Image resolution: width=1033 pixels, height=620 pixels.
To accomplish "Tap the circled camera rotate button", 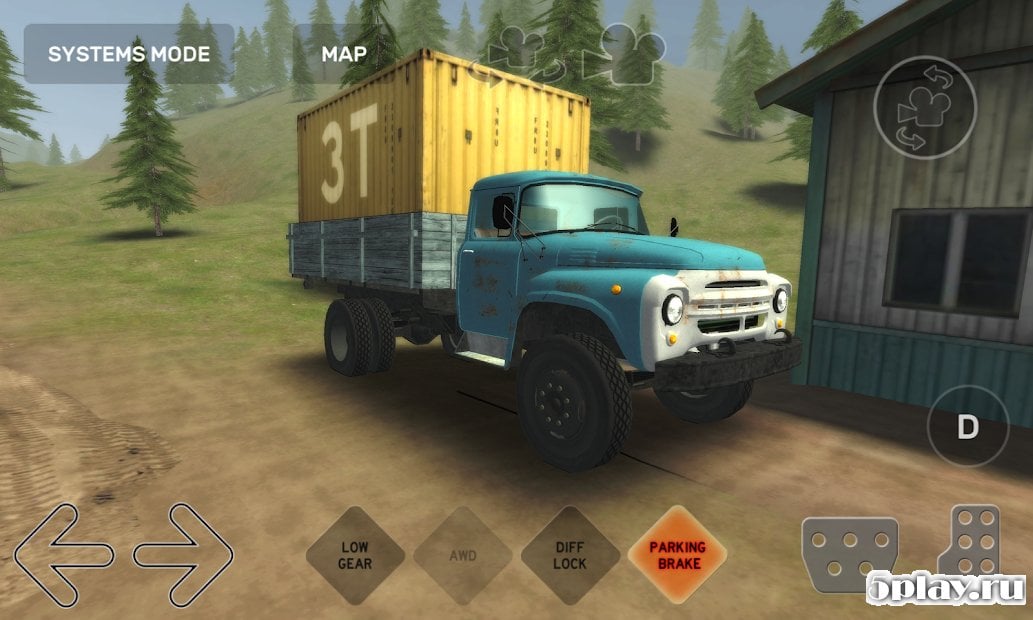I will tap(924, 109).
